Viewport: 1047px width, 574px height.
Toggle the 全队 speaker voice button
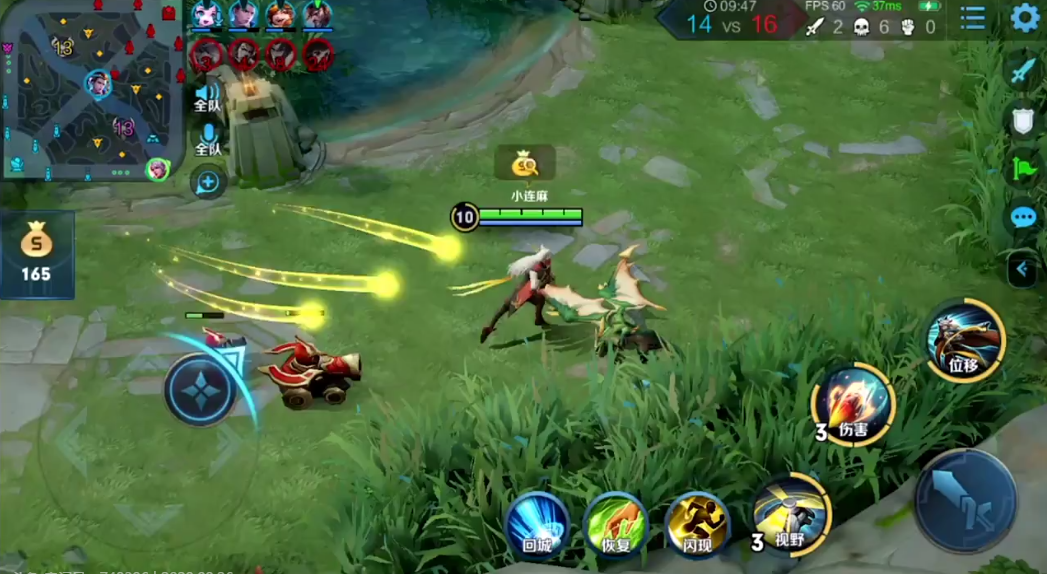coord(208,96)
